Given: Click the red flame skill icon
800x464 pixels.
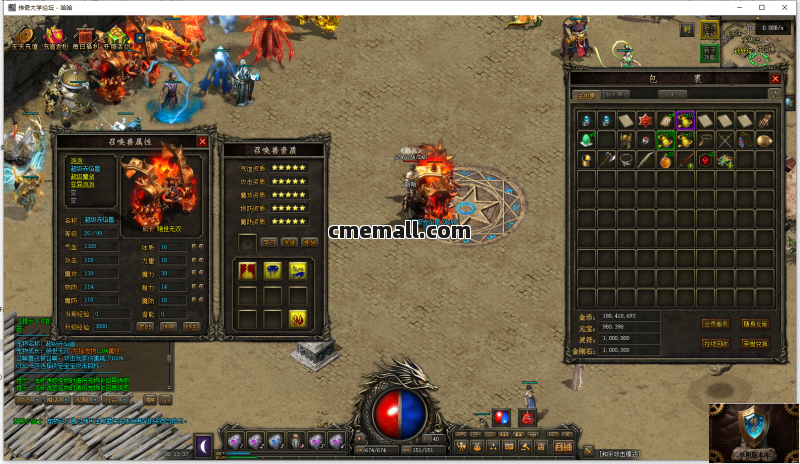Looking at the screenshot, I should [248, 270].
